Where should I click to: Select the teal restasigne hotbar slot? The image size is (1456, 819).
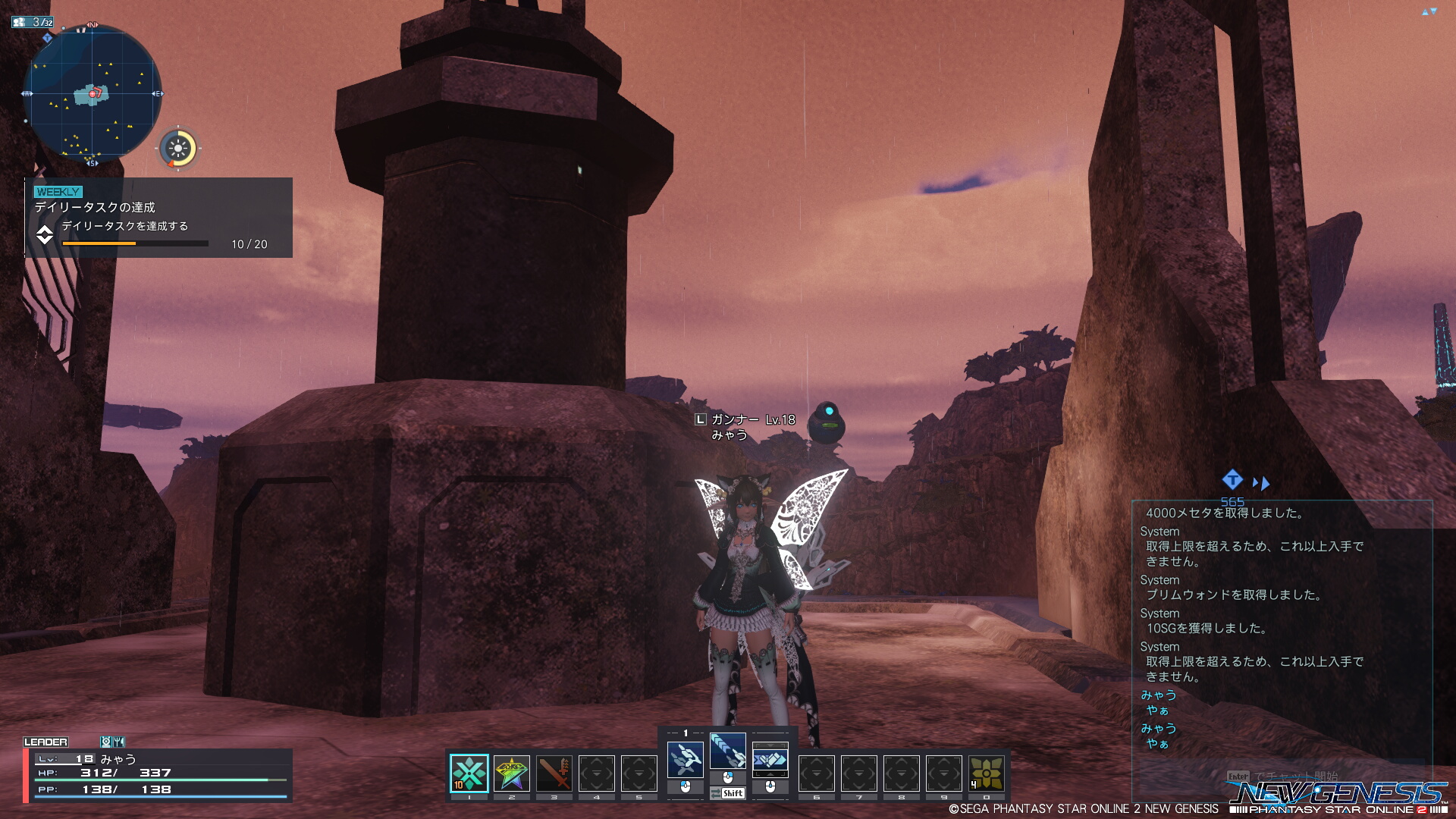[469, 773]
